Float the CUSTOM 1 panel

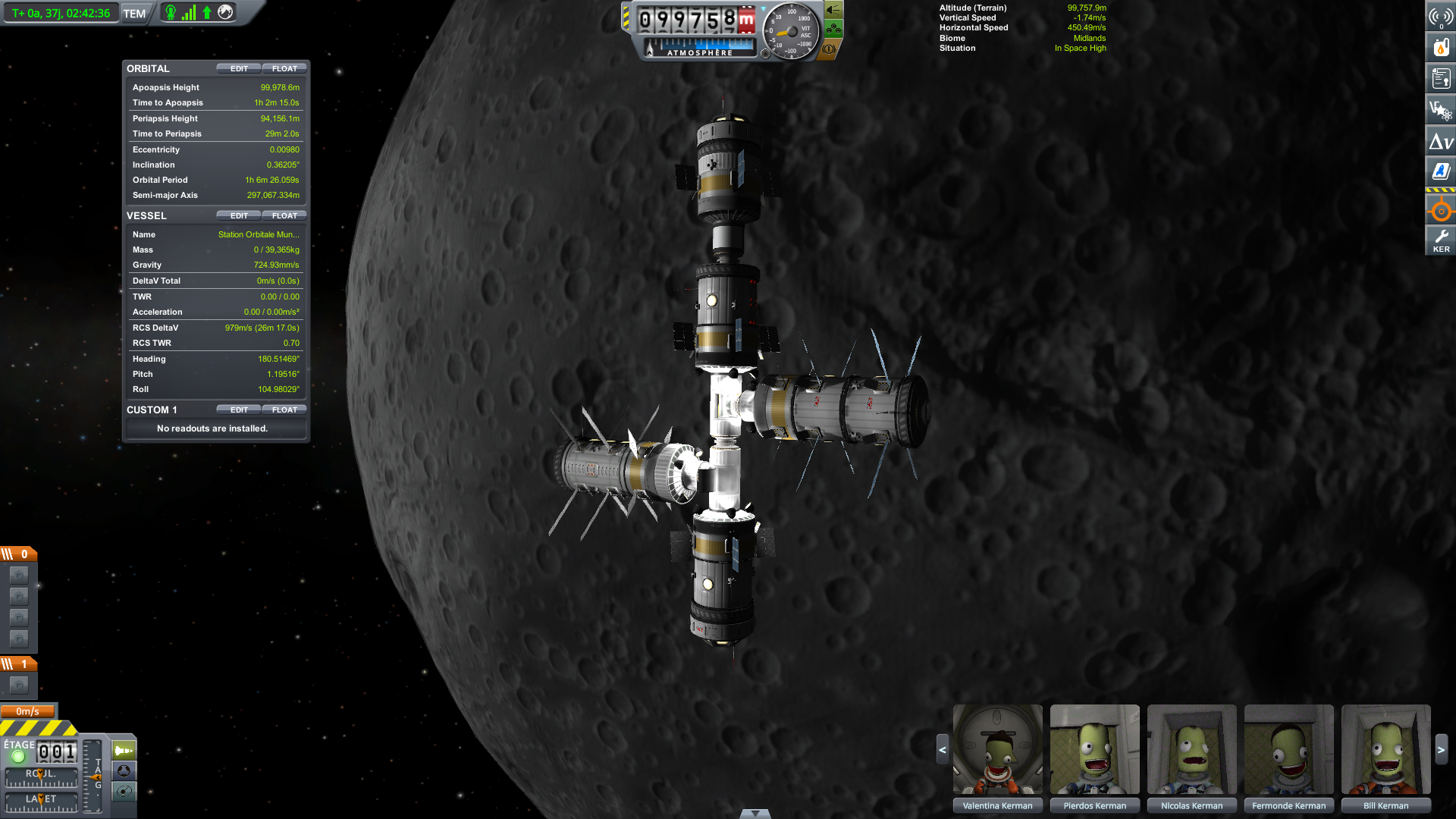[x=284, y=409]
